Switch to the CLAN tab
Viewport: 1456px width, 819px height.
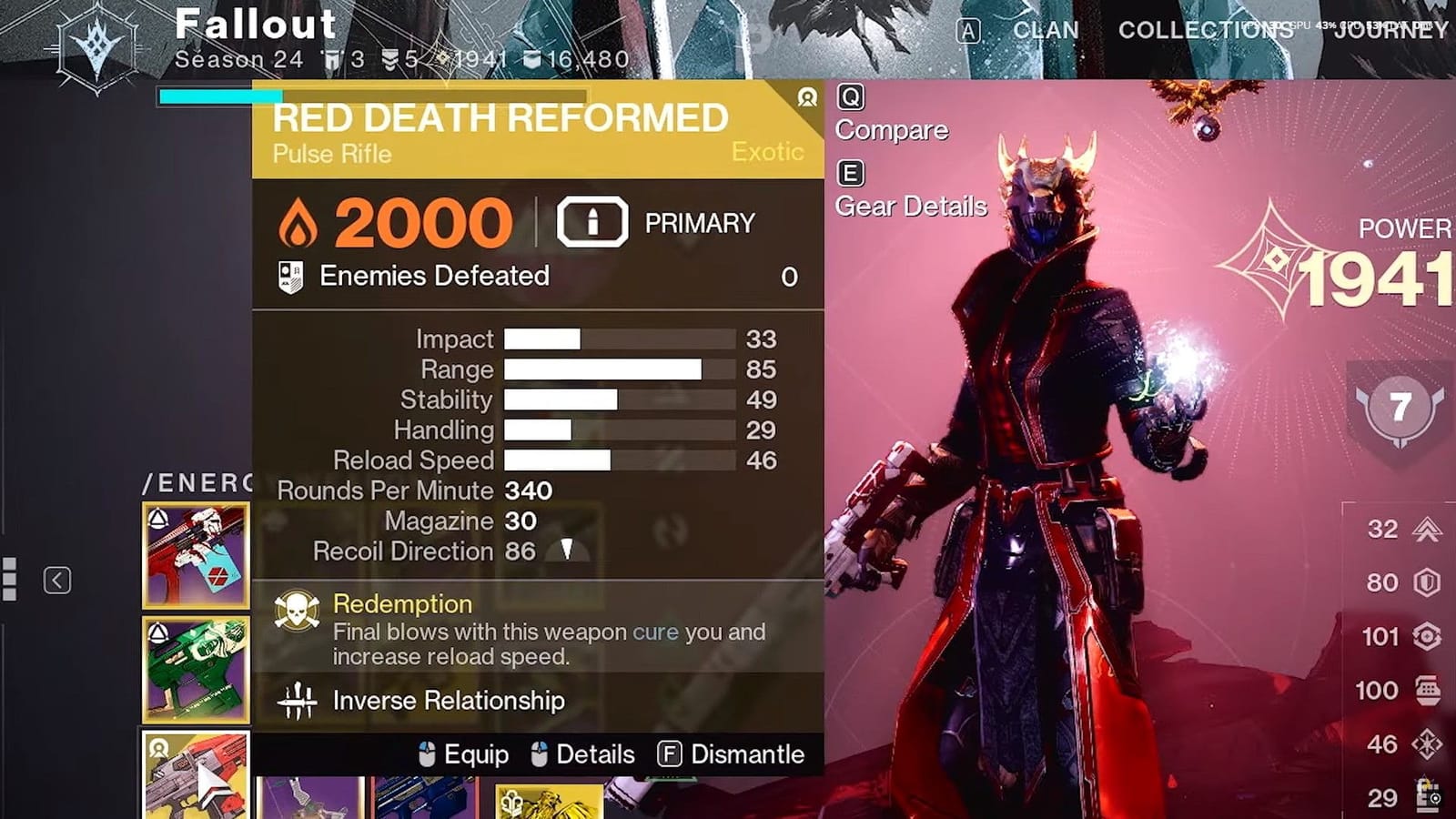point(1045,30)
